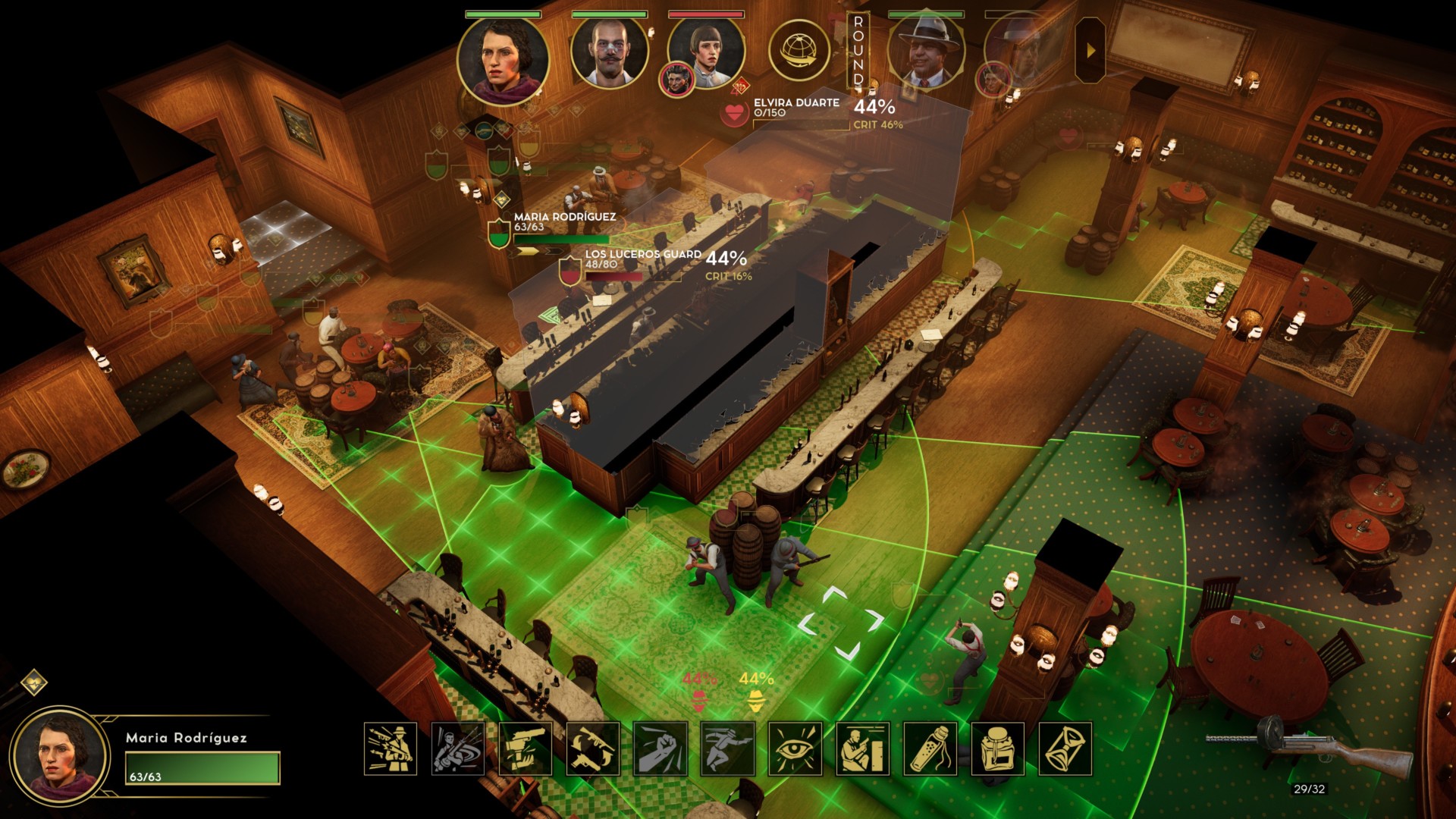
Task: Select the pistol reload ability
Action: click(x=526, y=748)
